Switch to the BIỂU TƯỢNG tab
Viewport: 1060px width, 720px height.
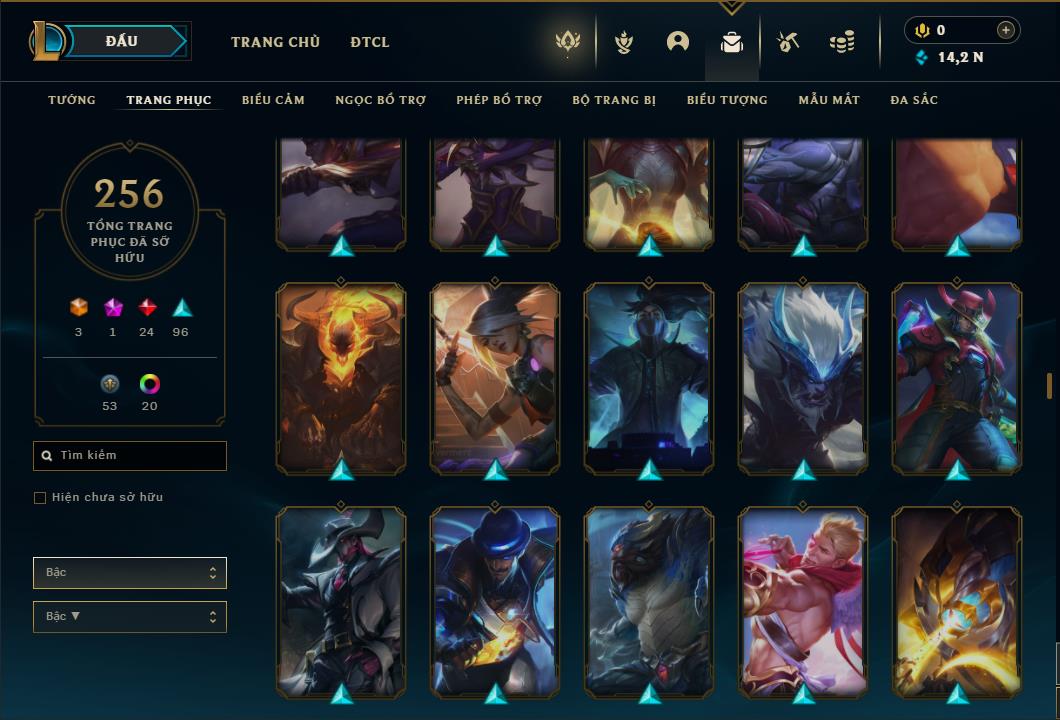727,100
